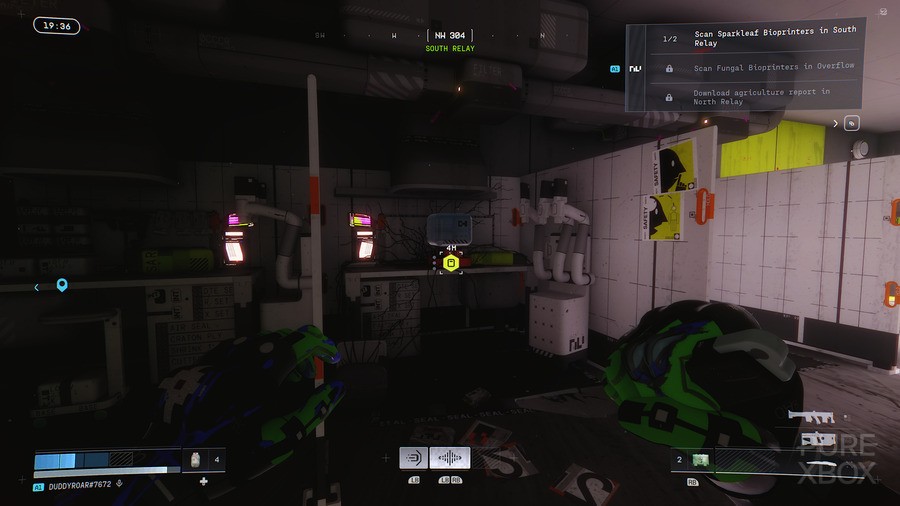Screen dimensions: 900x506
Task: Activate the waveform ability icon
Action: (450, 458)
